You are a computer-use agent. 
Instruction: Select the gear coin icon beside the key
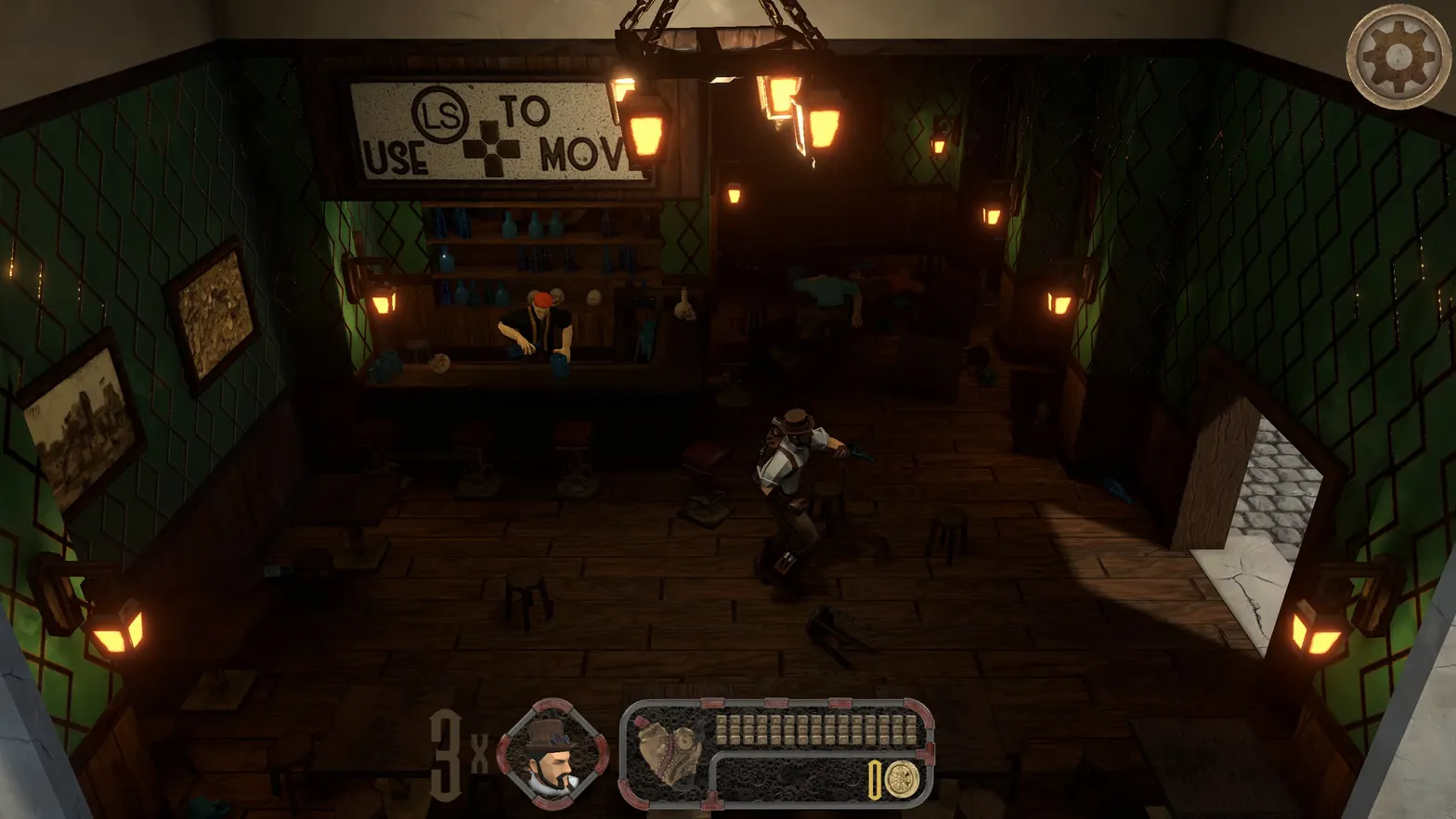903,780
